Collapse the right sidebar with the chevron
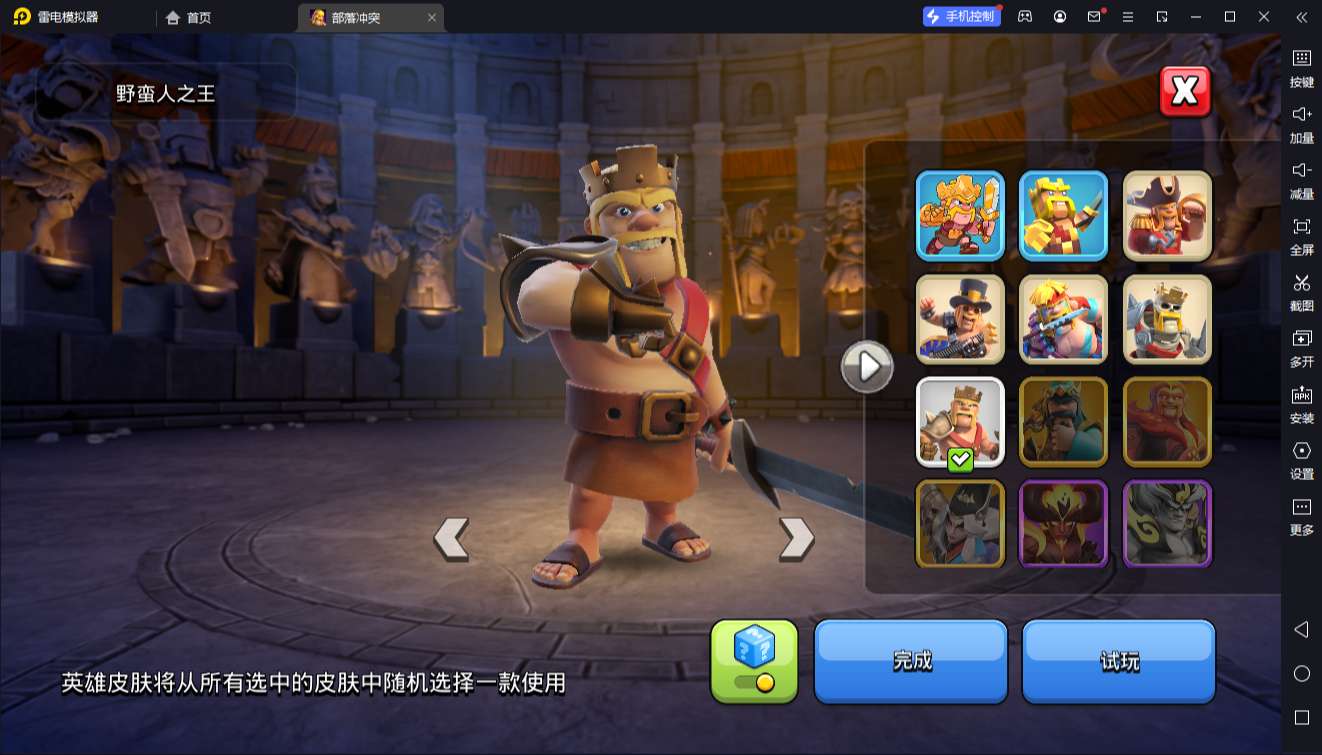Screen dimensions: 1322x755 [x=1303, y=17]
